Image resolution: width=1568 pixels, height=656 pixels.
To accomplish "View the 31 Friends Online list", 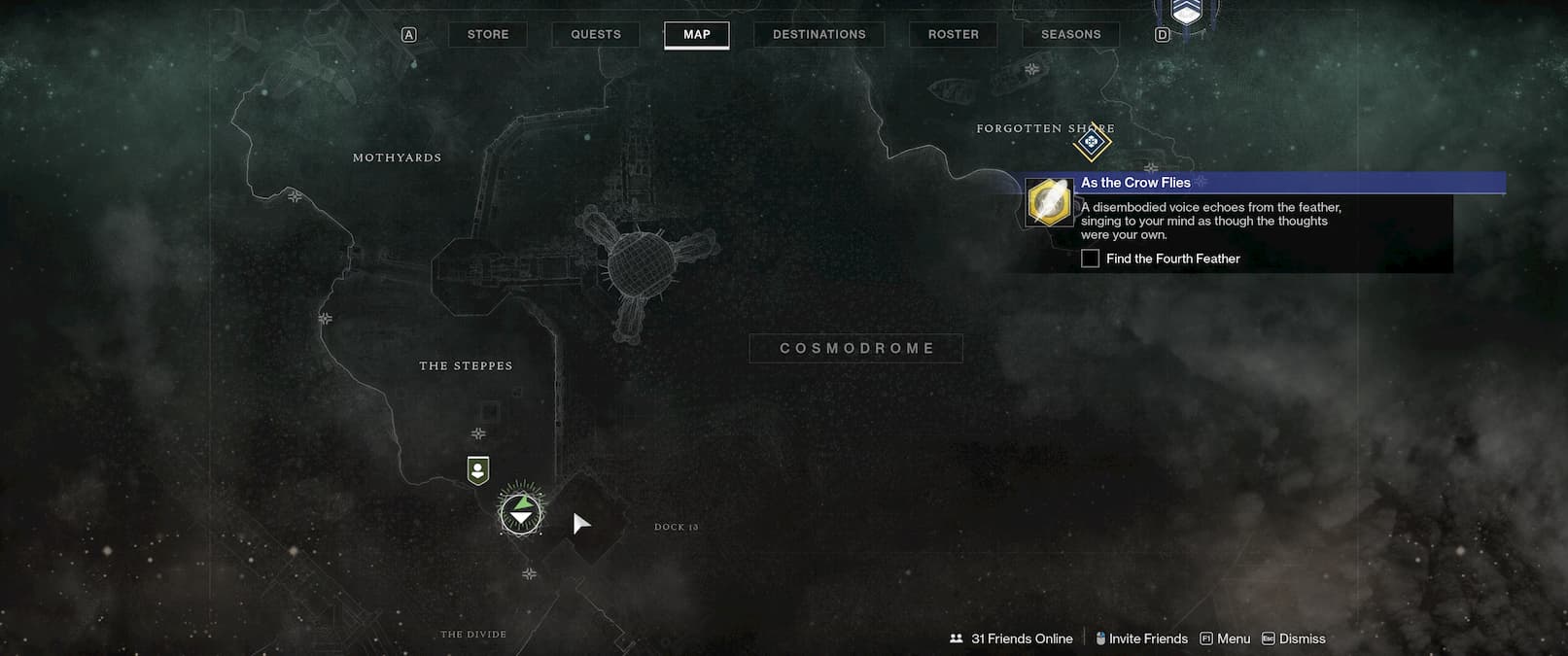I will pos(1011,639).
